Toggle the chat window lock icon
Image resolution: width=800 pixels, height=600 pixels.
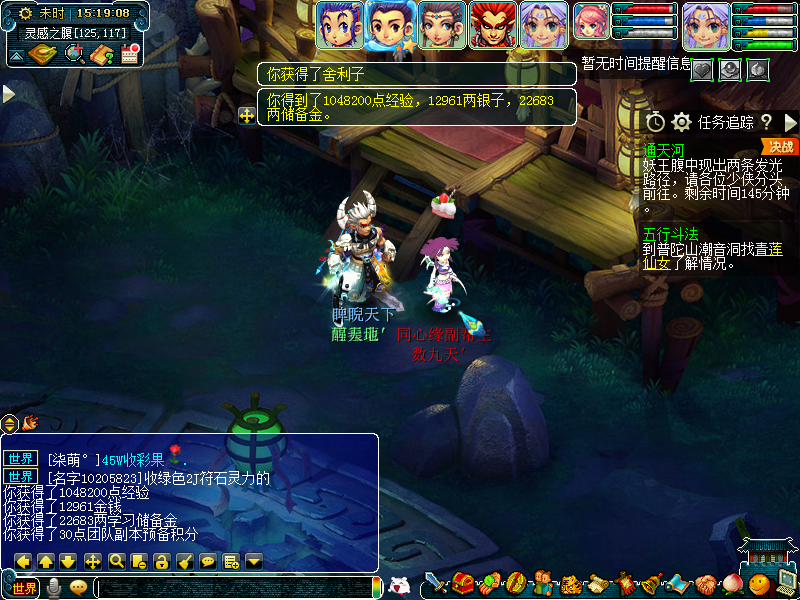click(161, 561)
